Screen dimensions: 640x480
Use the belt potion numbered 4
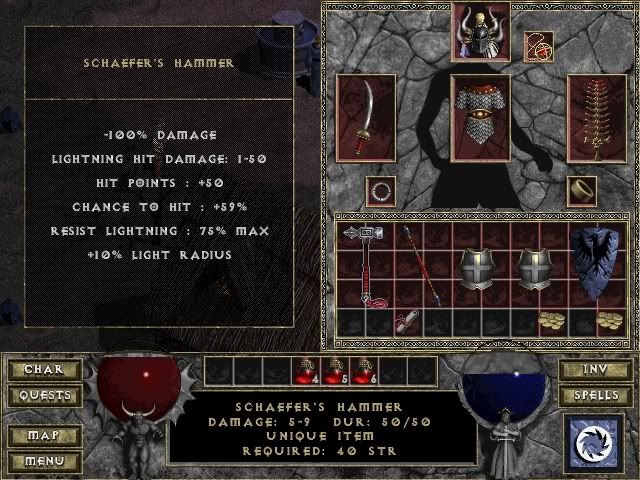click(x=305, y=371)
